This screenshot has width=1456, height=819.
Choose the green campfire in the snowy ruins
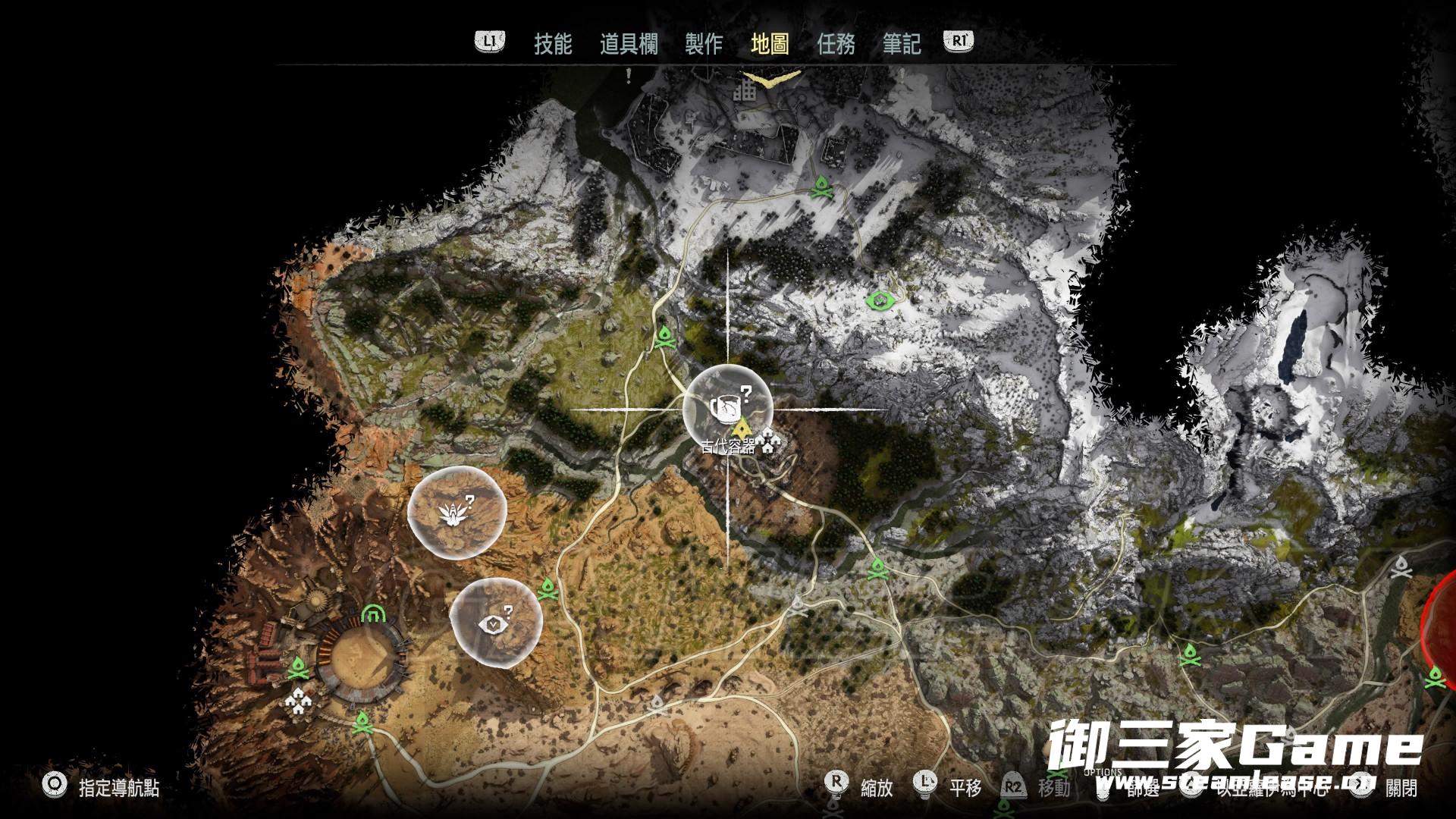point(821,187)
